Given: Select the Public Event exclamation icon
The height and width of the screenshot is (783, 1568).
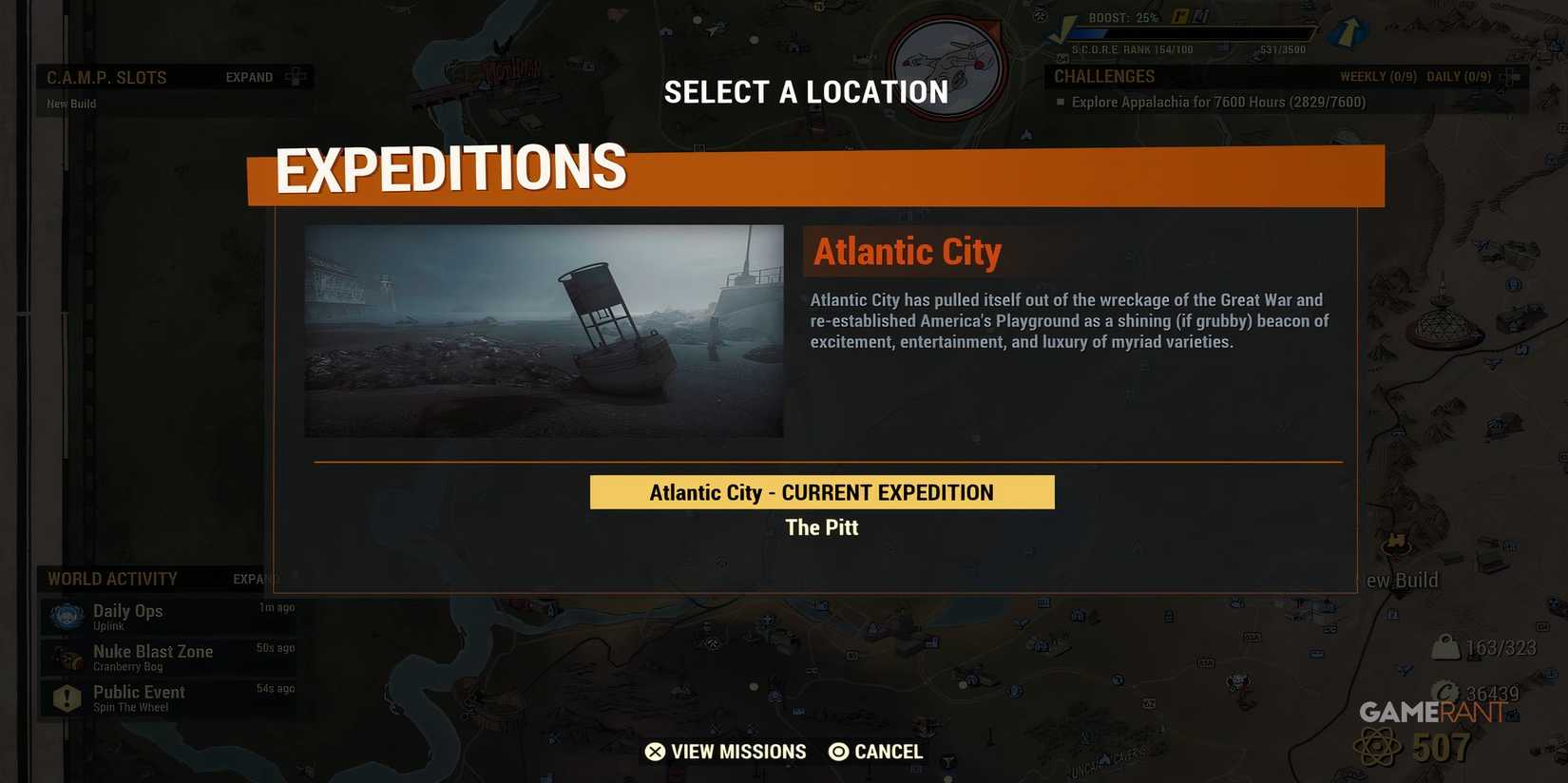Looking at the screenshot, I should (x=65, y=697).
